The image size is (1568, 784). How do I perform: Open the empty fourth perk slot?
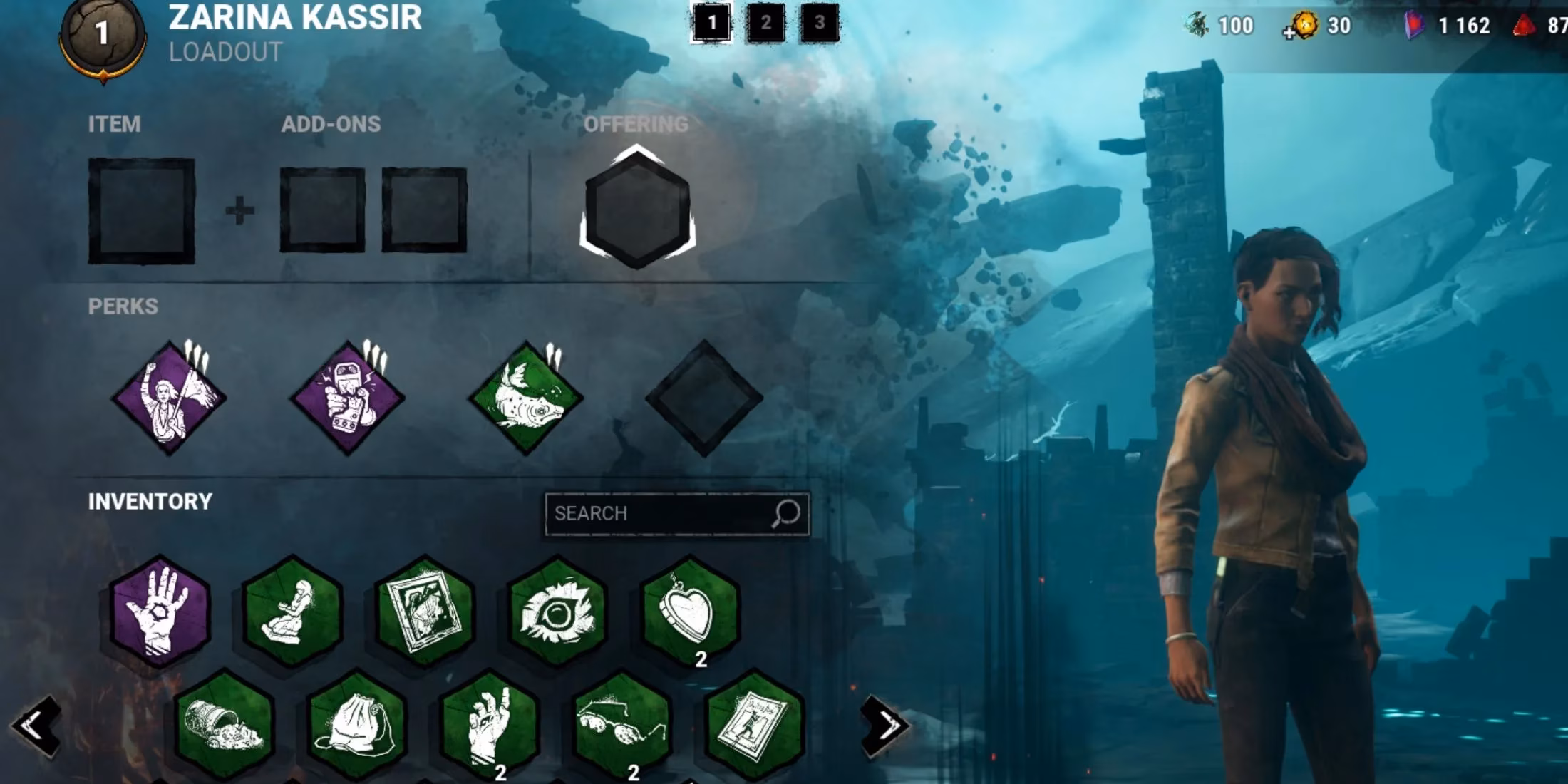pyautogui.click(x=704, y=398)
